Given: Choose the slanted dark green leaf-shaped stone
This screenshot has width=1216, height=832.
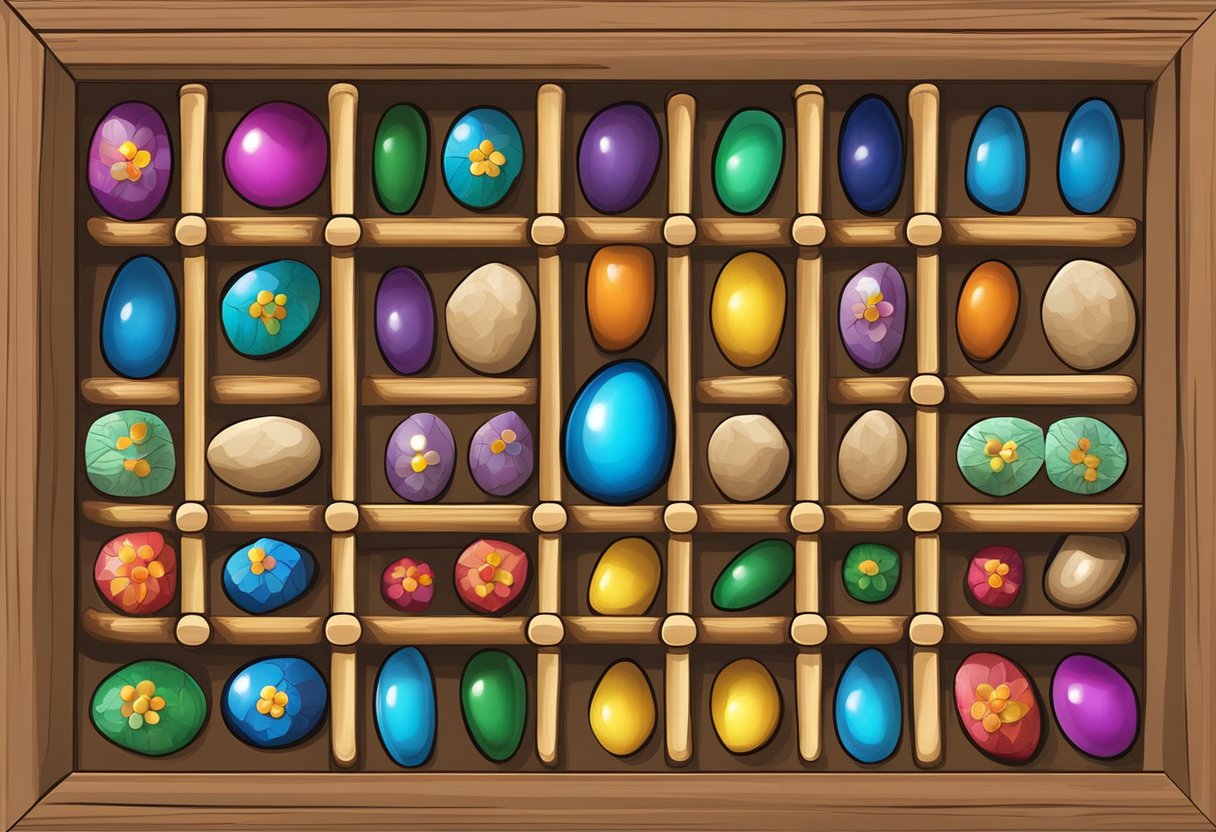Looking at the screenshot, I should (x=753, y=574).
